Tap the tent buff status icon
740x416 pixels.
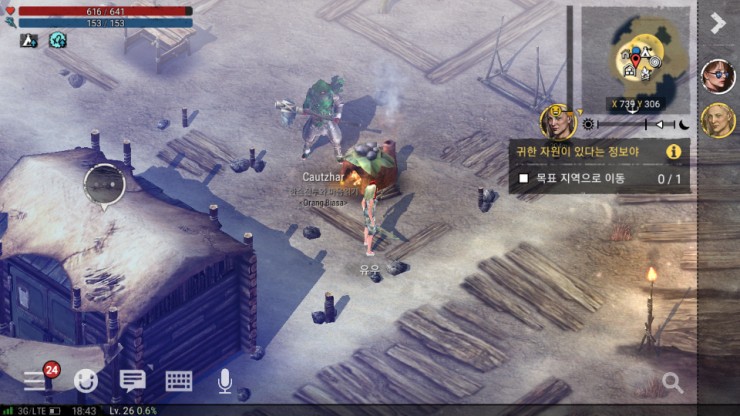tap(29, 40)
